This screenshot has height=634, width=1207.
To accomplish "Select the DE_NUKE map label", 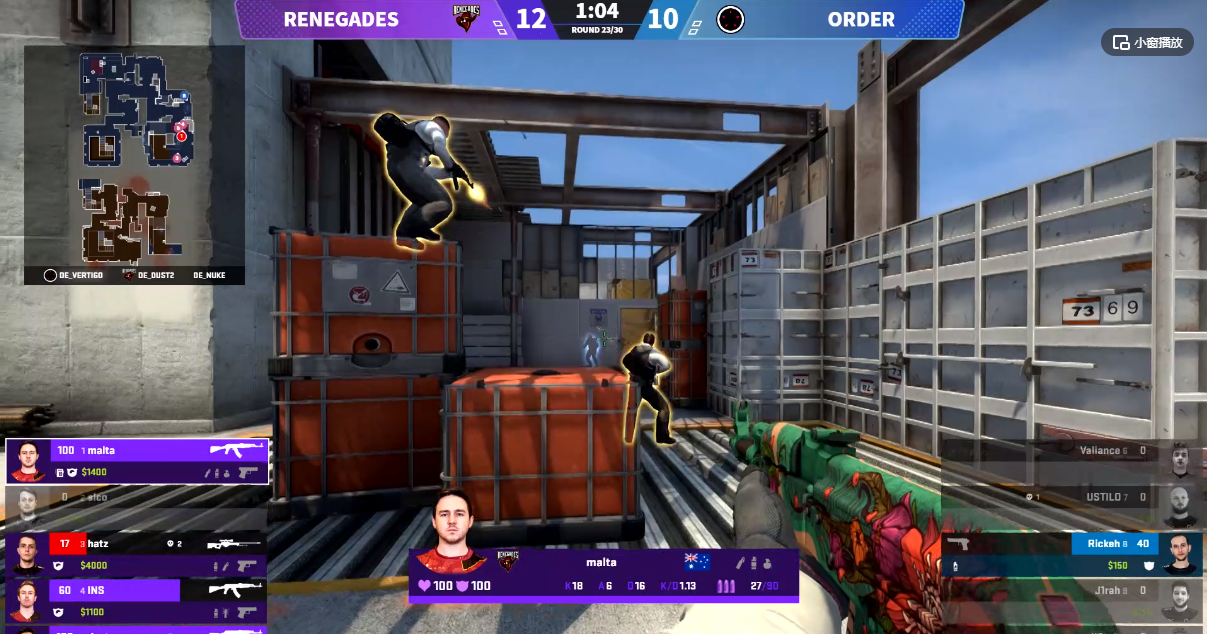I will click(210, 275).
